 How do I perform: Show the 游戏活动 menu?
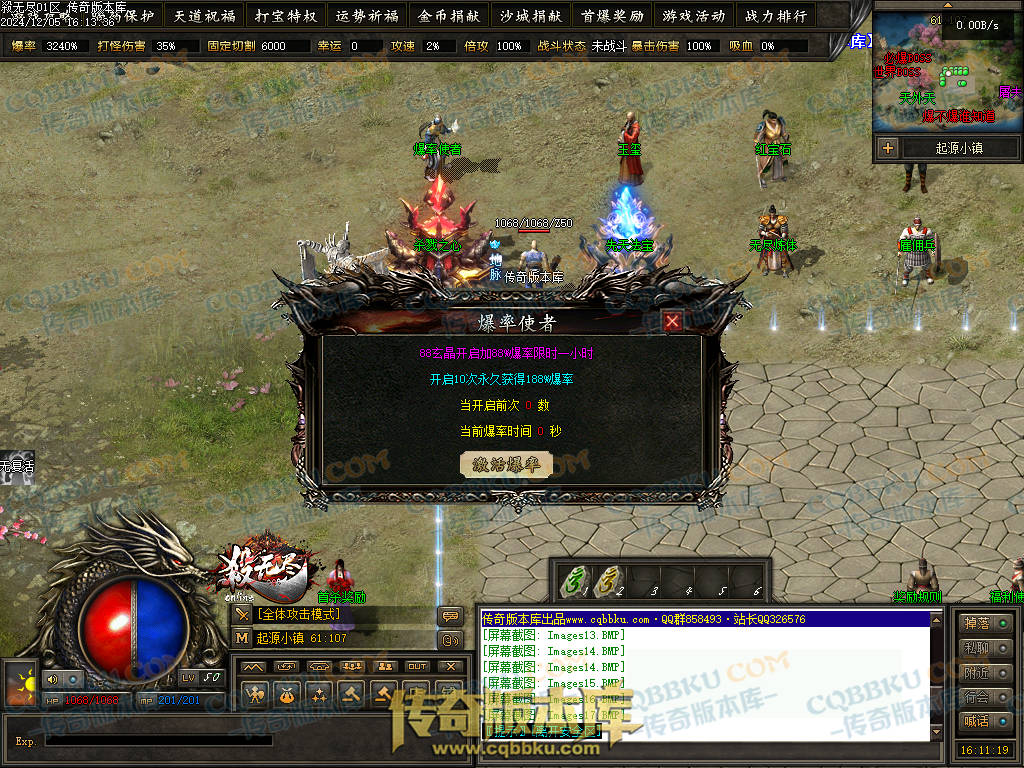coord(693,16)
